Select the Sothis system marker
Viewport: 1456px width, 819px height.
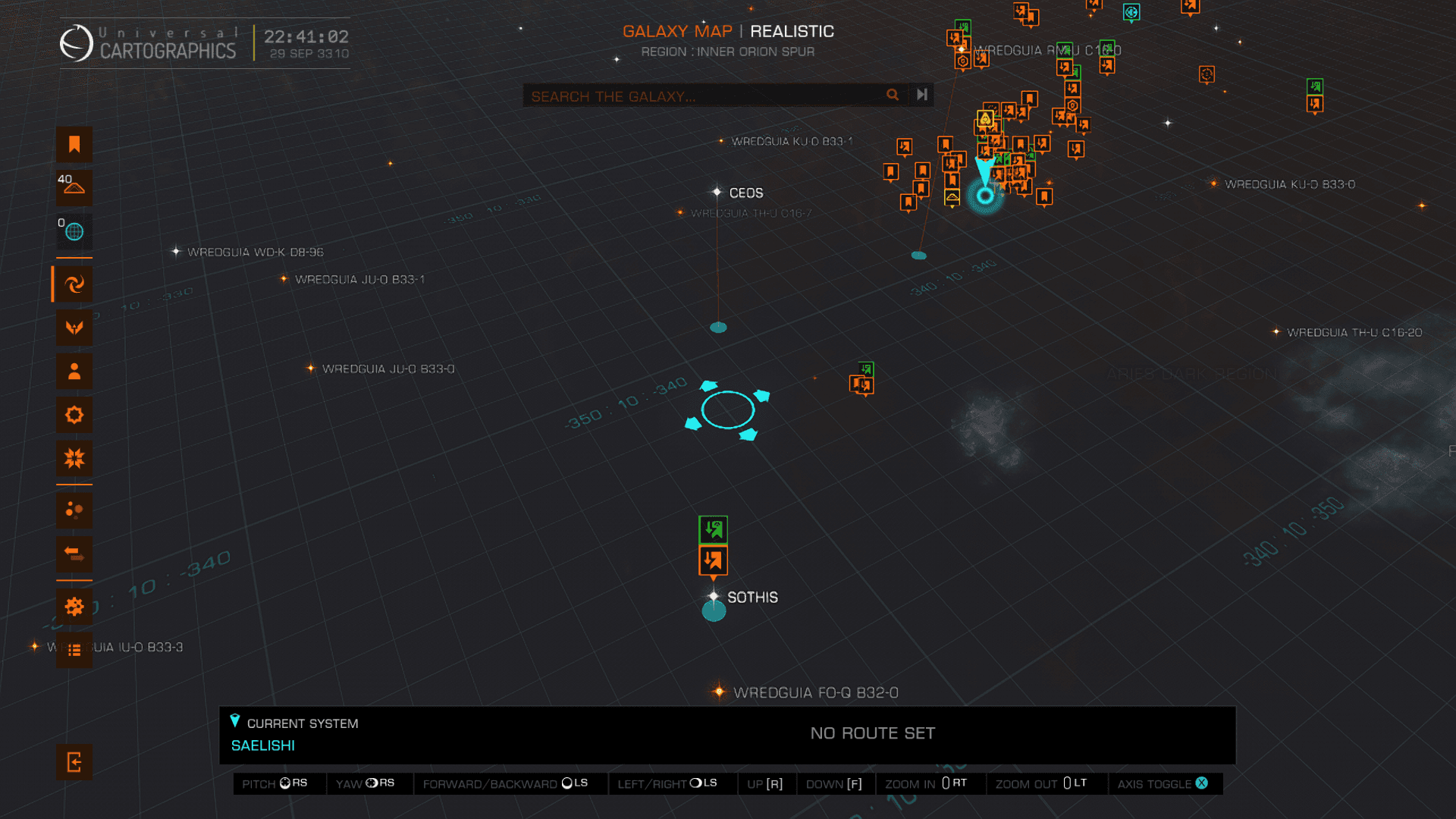[x=714, y=597]
